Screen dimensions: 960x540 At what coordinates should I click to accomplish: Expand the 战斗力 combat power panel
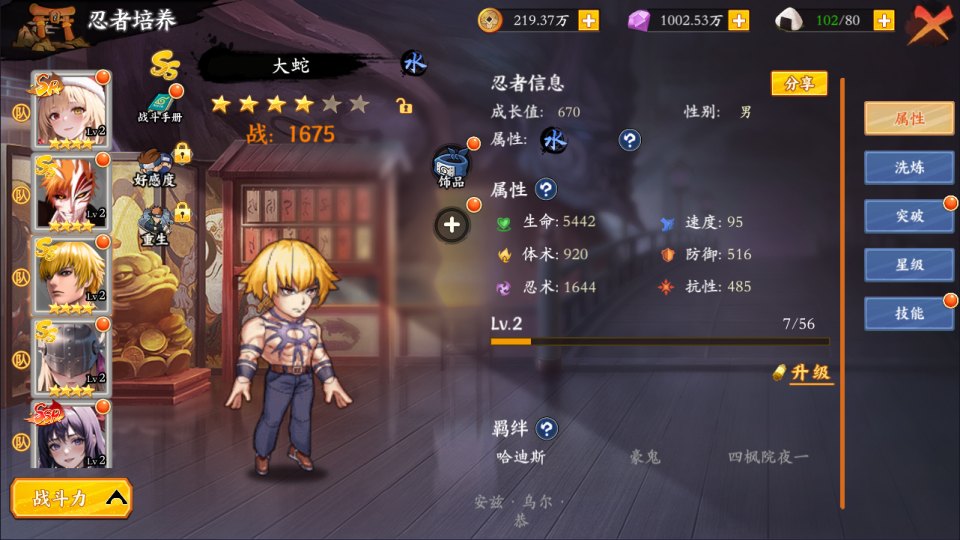72,498
